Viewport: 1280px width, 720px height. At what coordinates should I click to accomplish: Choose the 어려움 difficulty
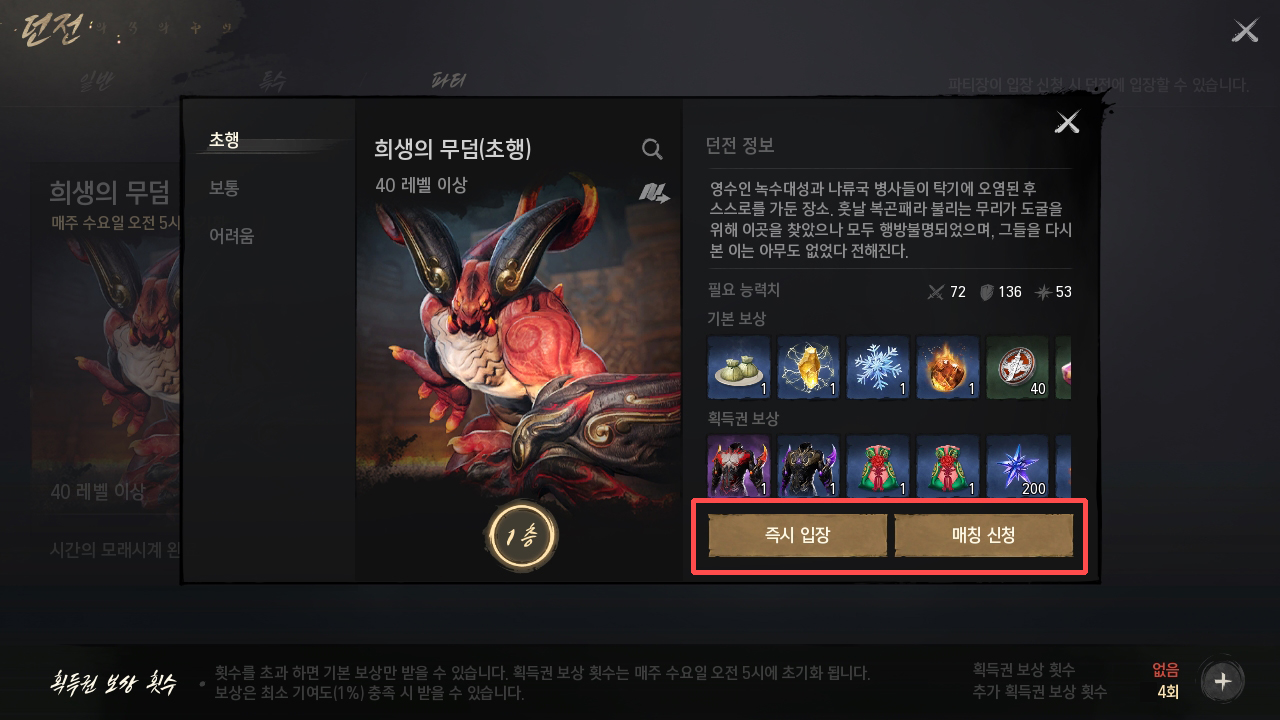tap(232, 236)
